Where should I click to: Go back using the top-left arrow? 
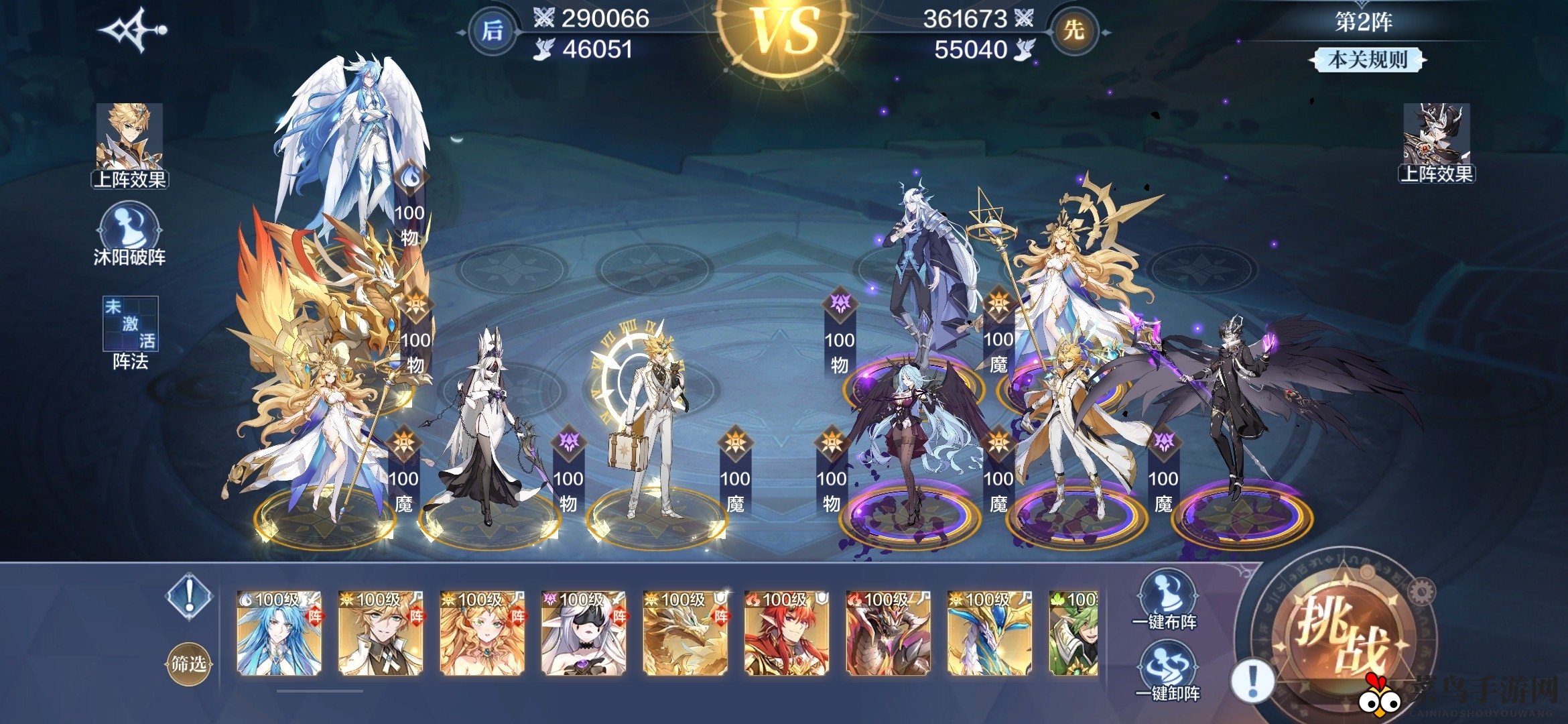133,30
